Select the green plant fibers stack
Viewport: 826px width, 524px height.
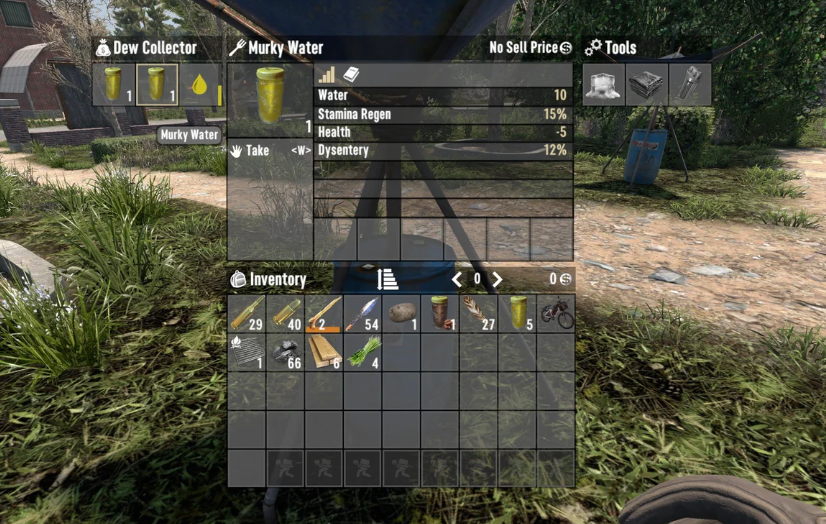coord(363,351)
